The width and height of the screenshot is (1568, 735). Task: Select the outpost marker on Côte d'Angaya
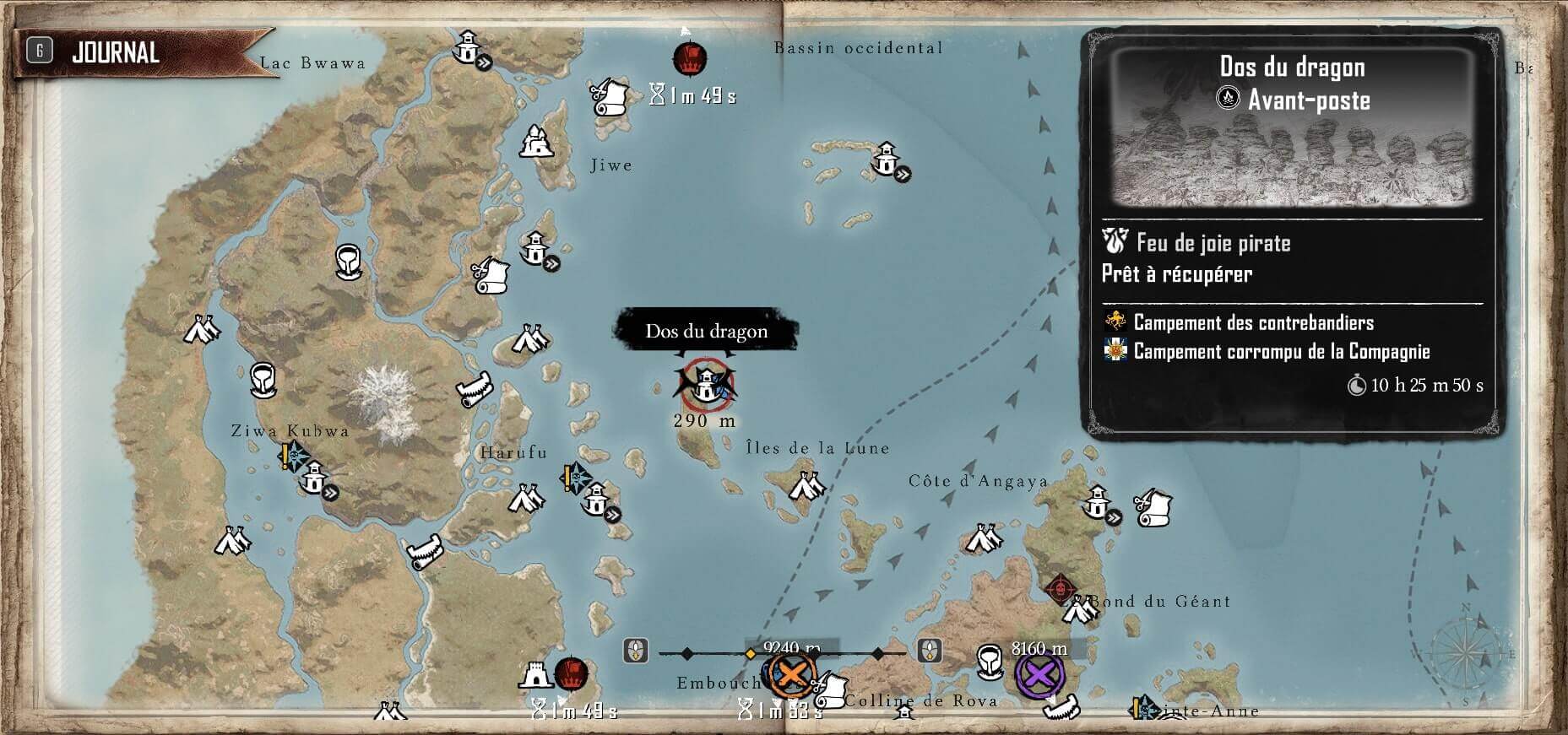point(1098,502)
